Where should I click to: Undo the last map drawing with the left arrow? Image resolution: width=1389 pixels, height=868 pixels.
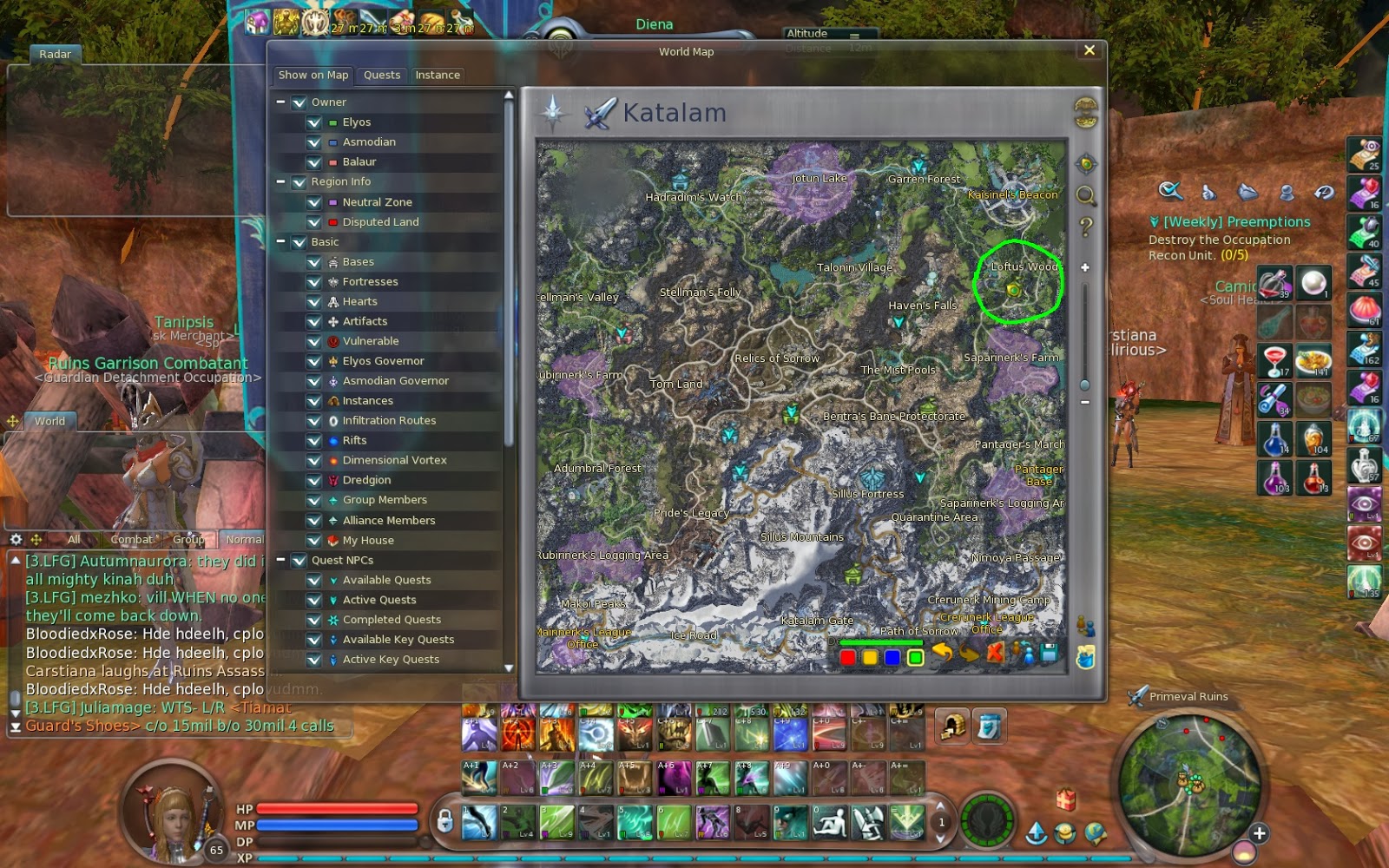(943, 653)
